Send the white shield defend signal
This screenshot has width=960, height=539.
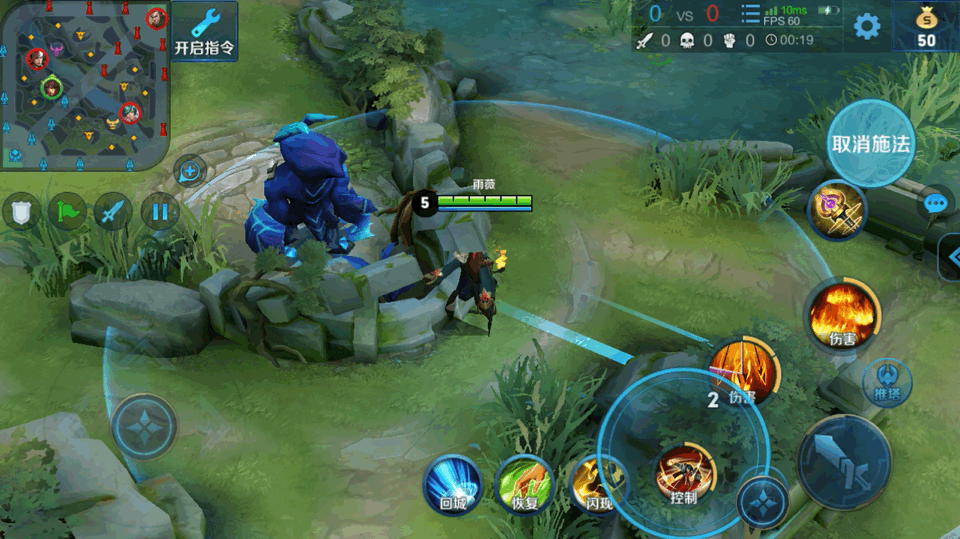[22, 212]
